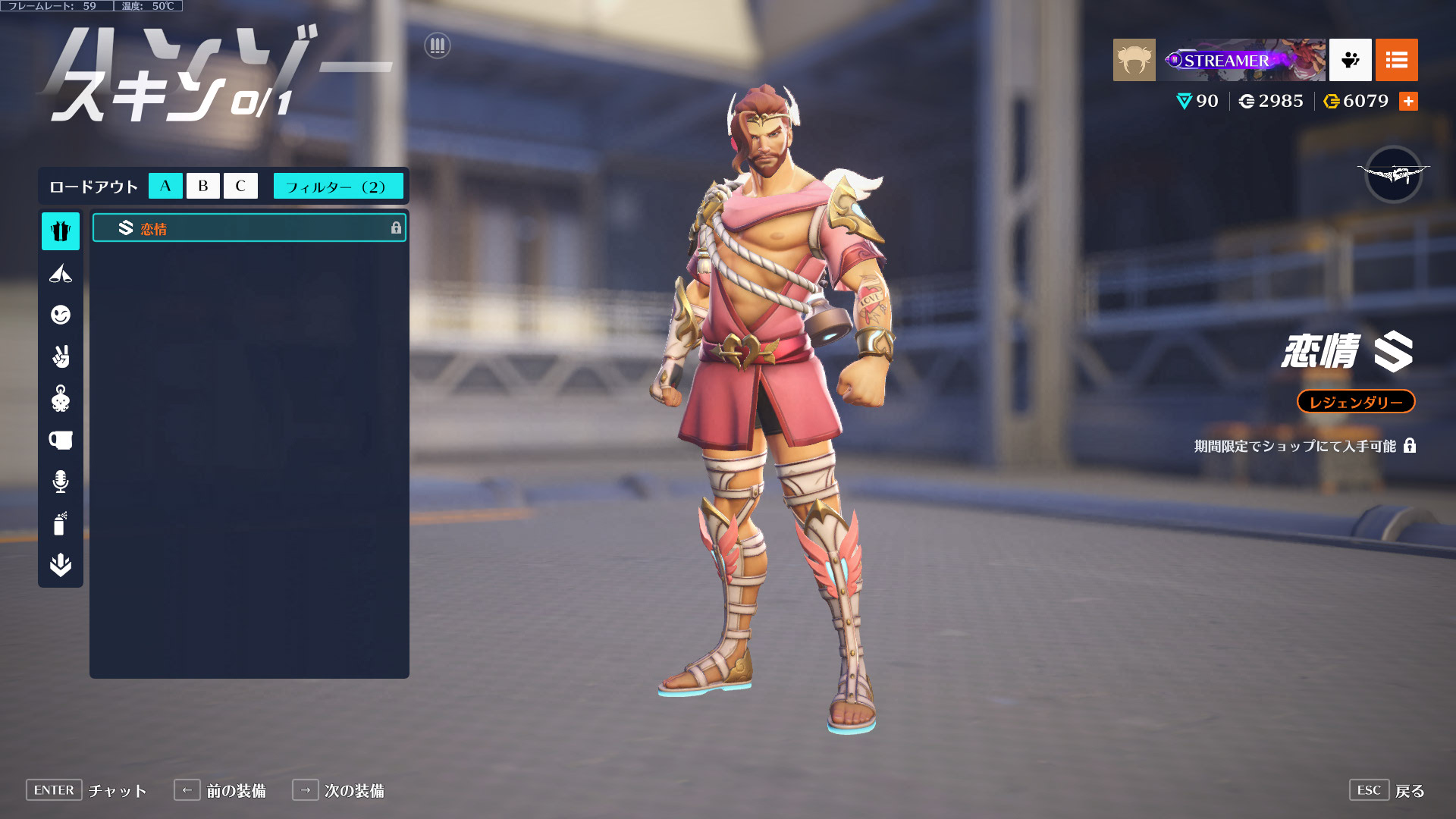Show the peace-sign hand pose category
This screenshot has height=819, width=1456.
pos(61,356)
